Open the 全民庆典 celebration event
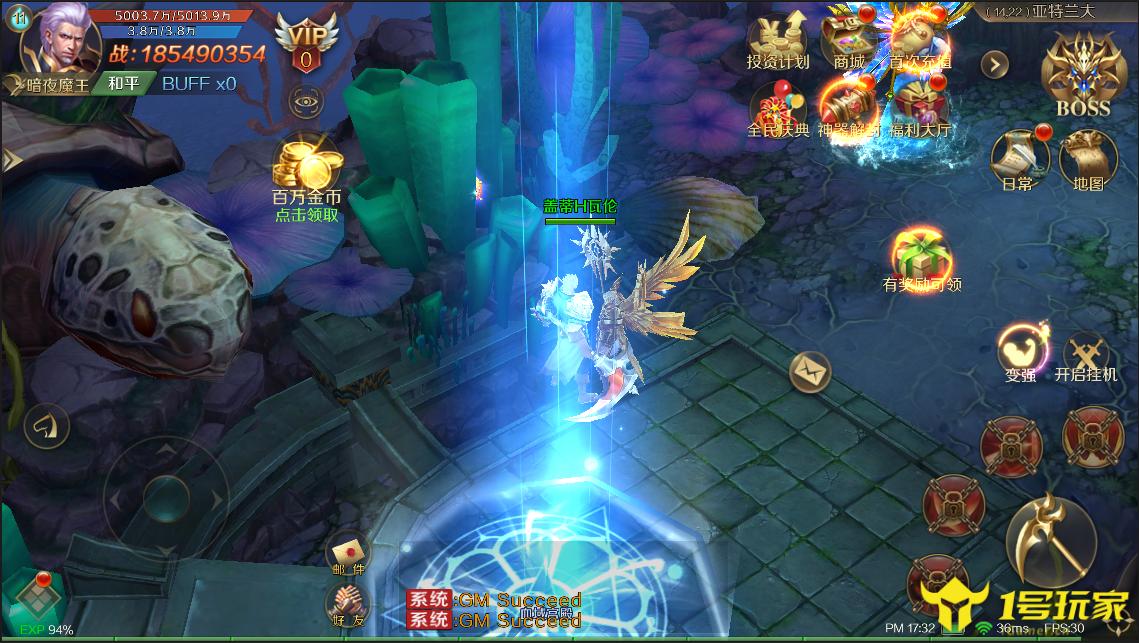1139x643 pixels. [x=778, y=108]
